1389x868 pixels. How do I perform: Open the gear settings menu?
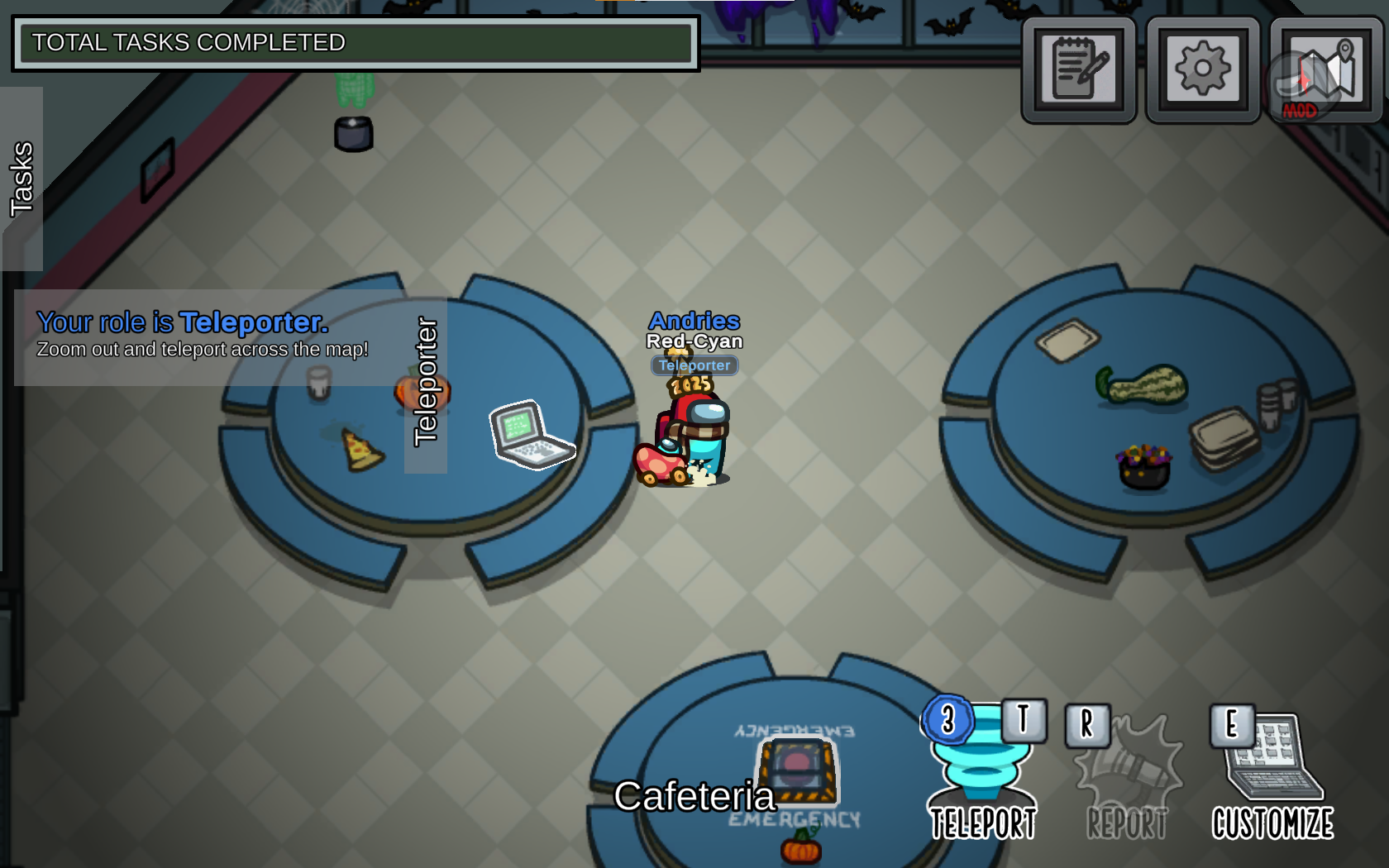tap(1203, 70)
